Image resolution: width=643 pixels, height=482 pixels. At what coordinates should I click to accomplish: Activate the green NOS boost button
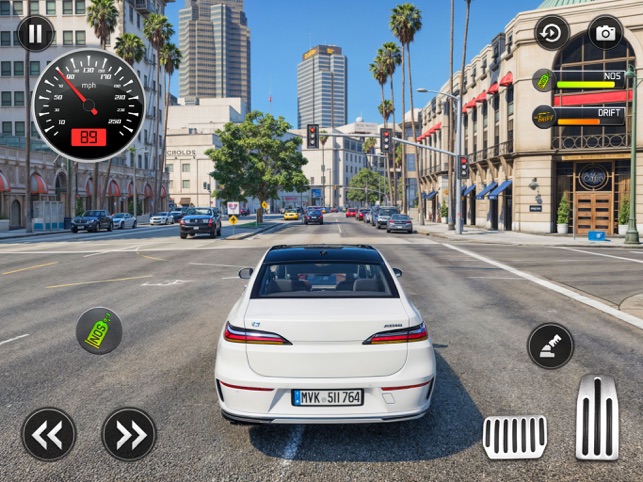[99, 331]
